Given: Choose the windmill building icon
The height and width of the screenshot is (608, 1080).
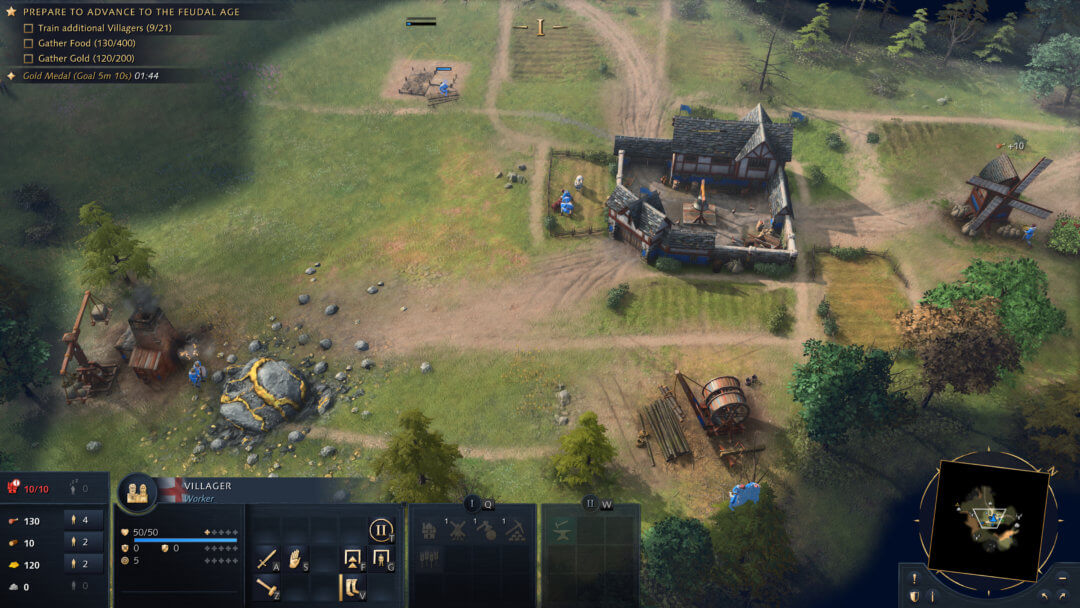Looking at the screenshot, I should pyautogui.click(x=457, y=531).
